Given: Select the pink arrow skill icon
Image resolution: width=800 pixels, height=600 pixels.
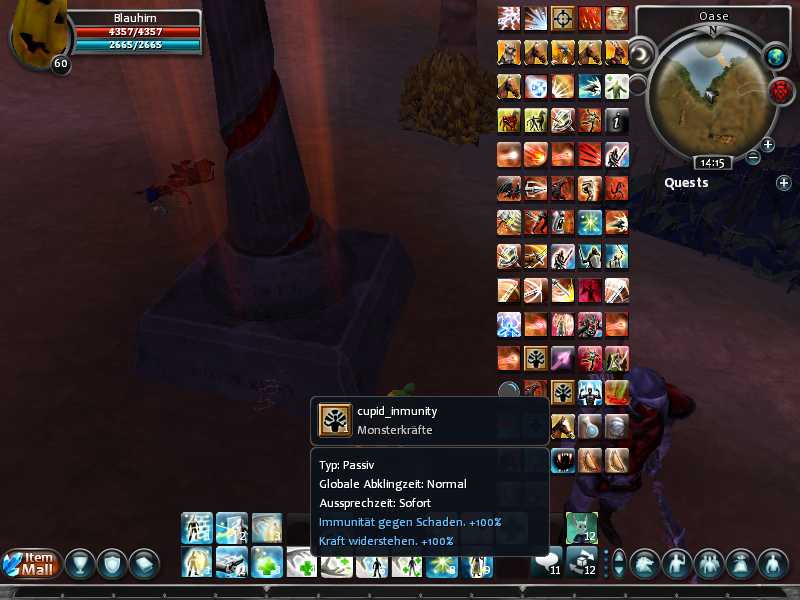Looking at the screenshot, I should click(563, 358).
